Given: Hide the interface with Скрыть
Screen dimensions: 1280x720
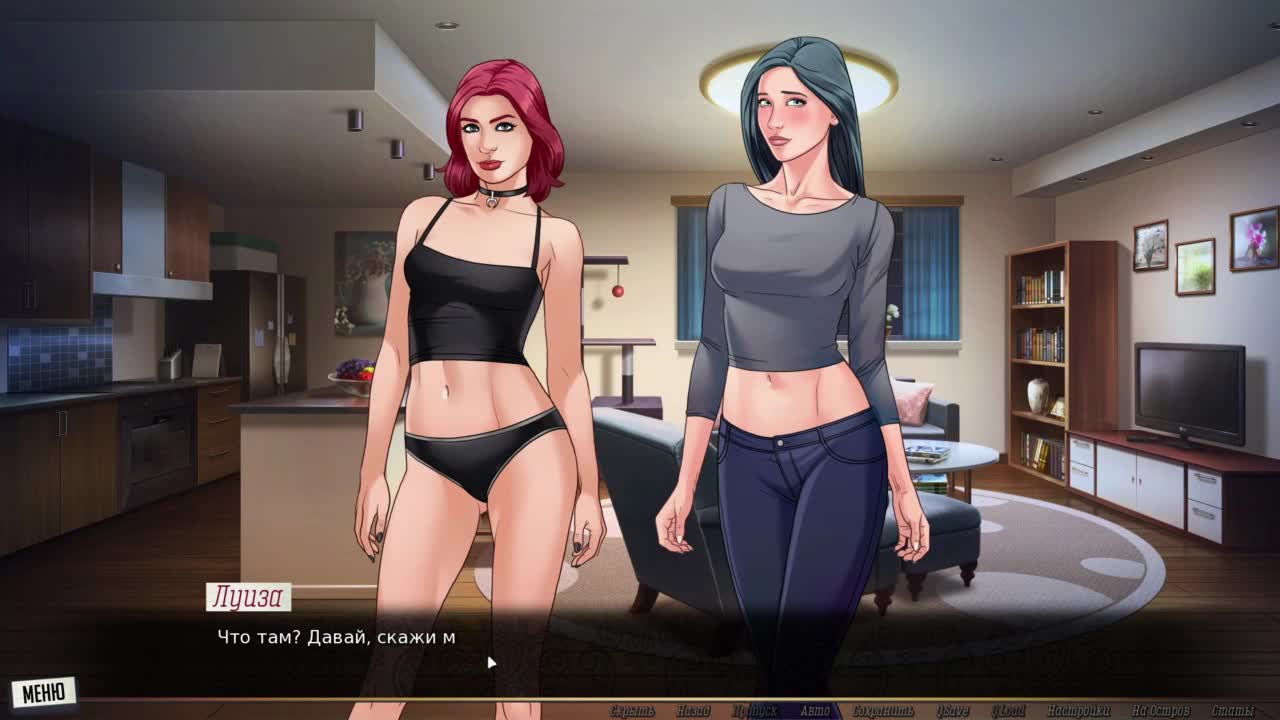Looking at the screenshot, I should pos(632,711).
